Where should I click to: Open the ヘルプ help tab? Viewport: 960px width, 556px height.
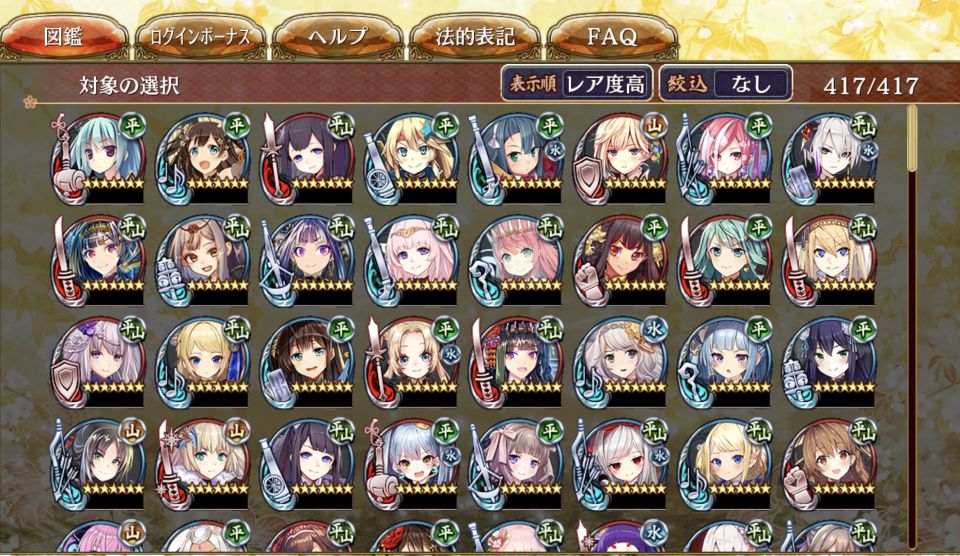tap(337, 38)
